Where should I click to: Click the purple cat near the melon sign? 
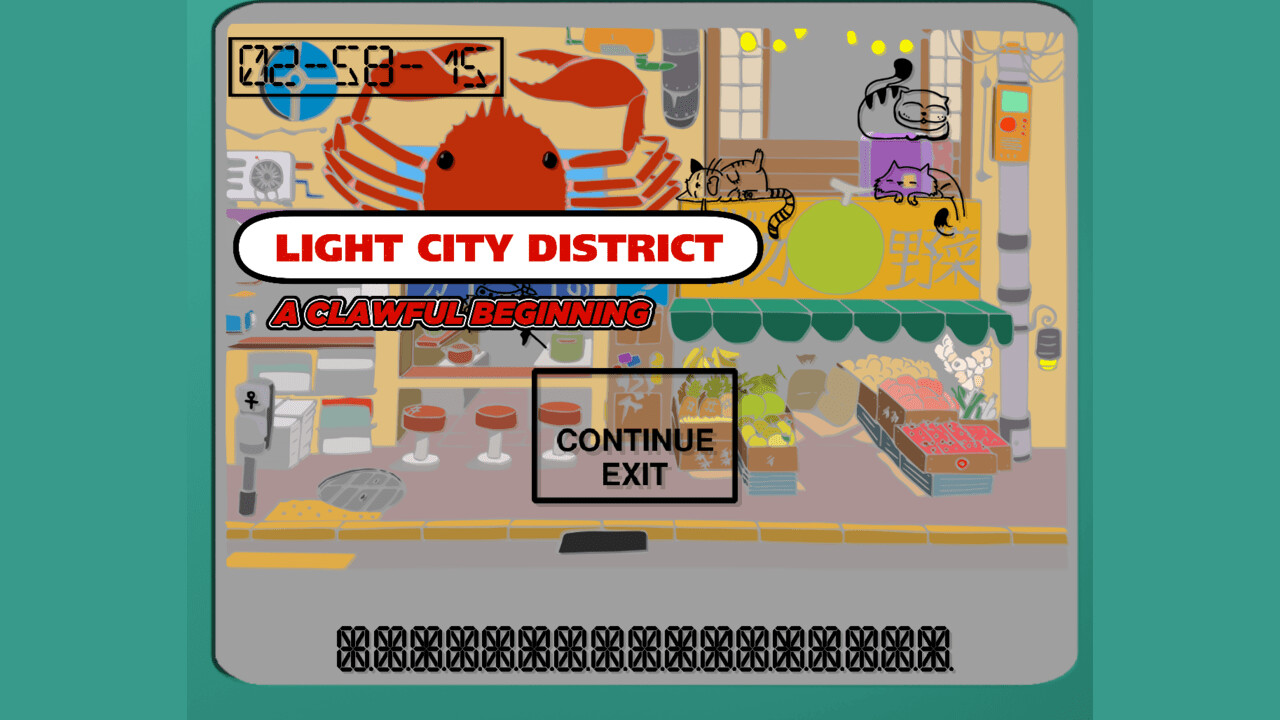tap(910, 180)
